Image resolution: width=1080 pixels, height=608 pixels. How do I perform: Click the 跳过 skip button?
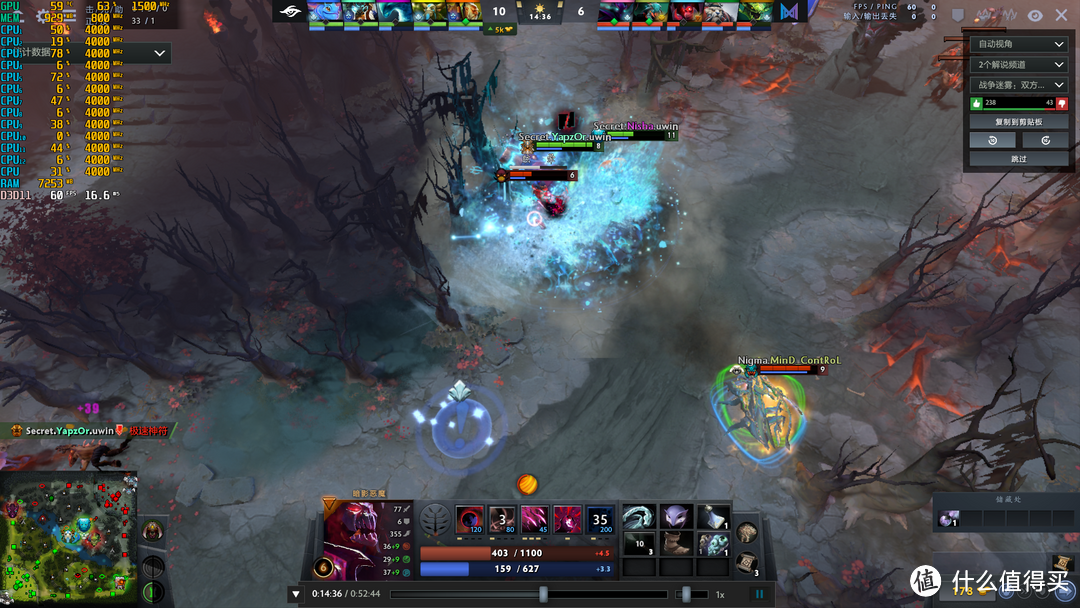pyautogui.click(x=1018, y=159)
